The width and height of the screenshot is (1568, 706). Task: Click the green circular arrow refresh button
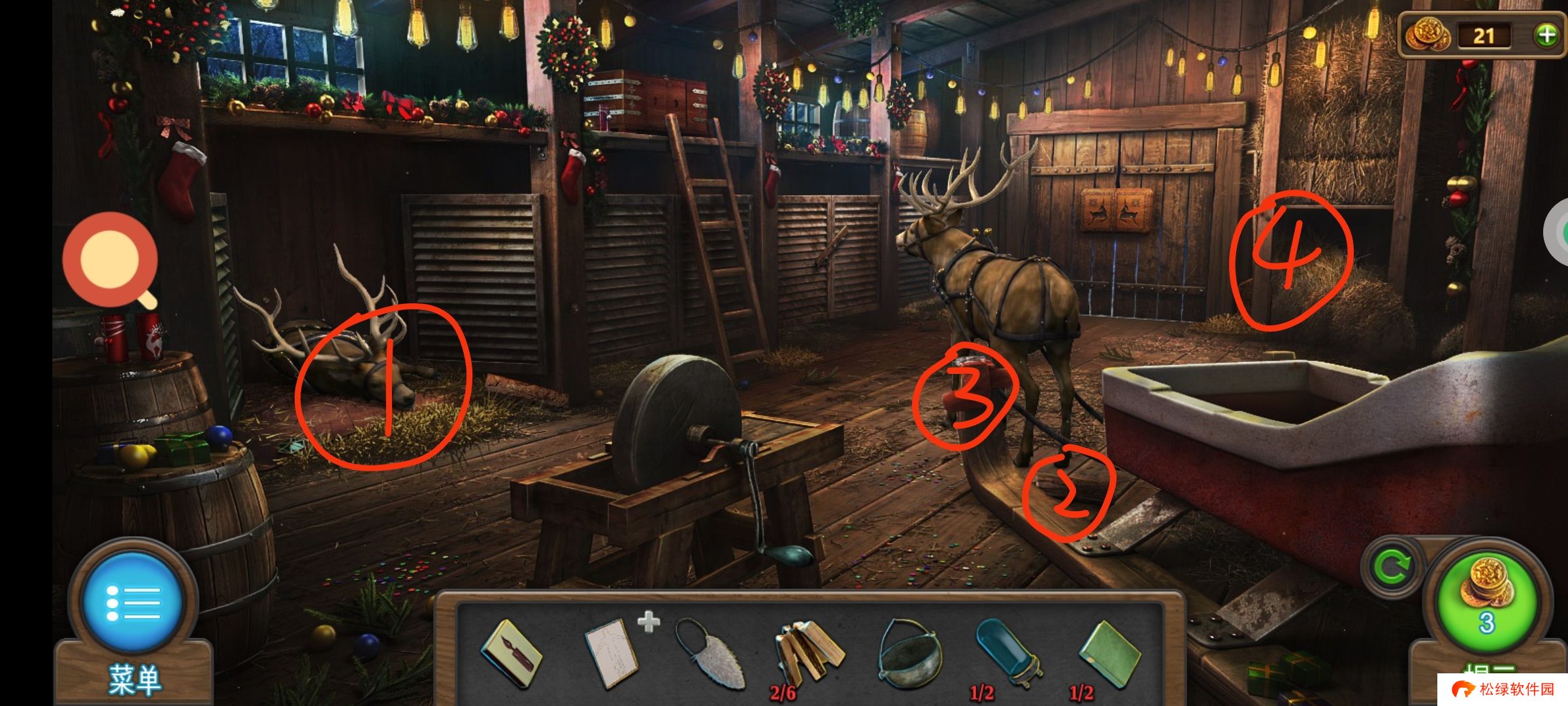point(1392,567)
